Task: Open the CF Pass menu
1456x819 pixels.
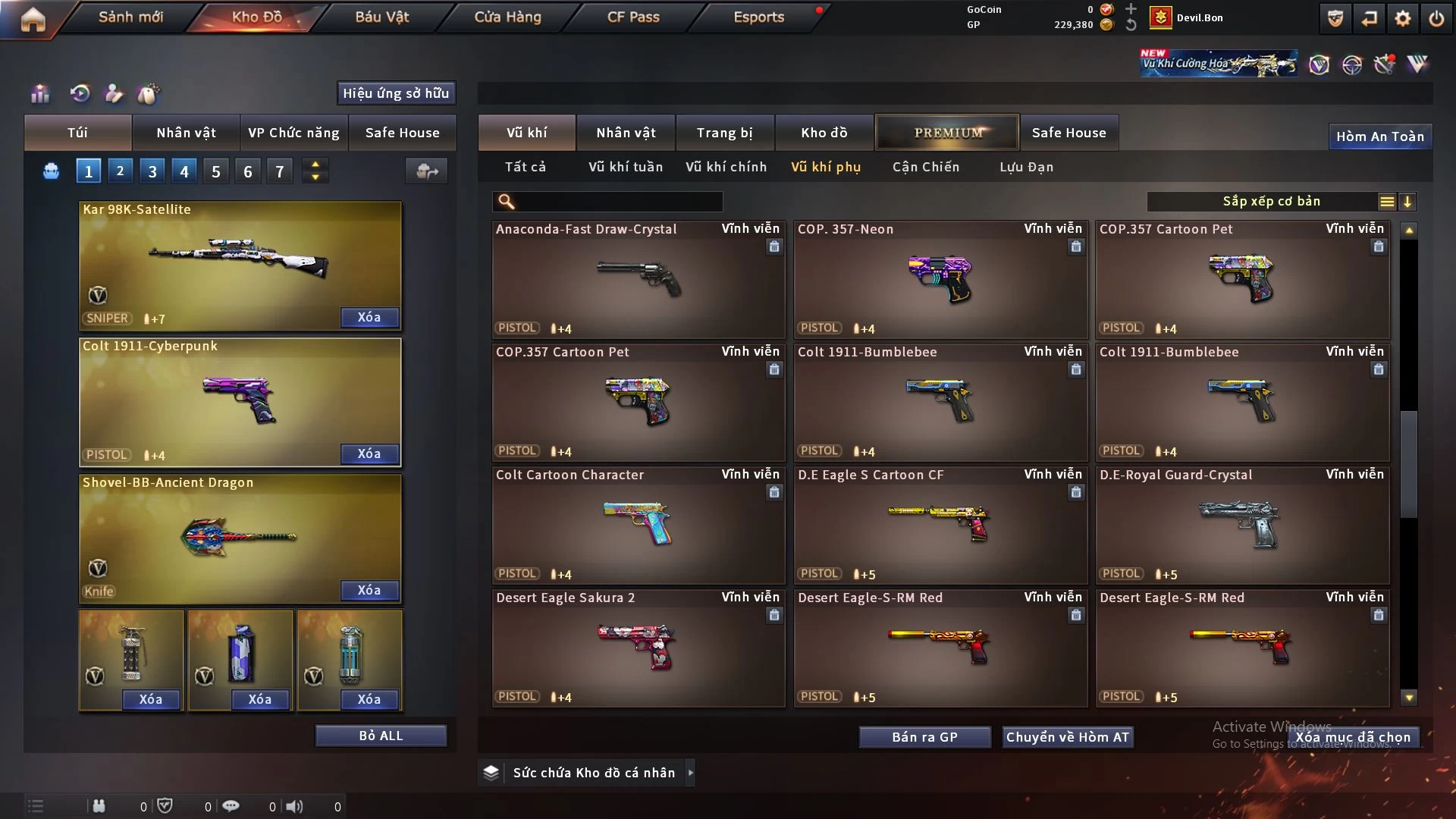Action: pyautogui.click(x=633, y=17)
